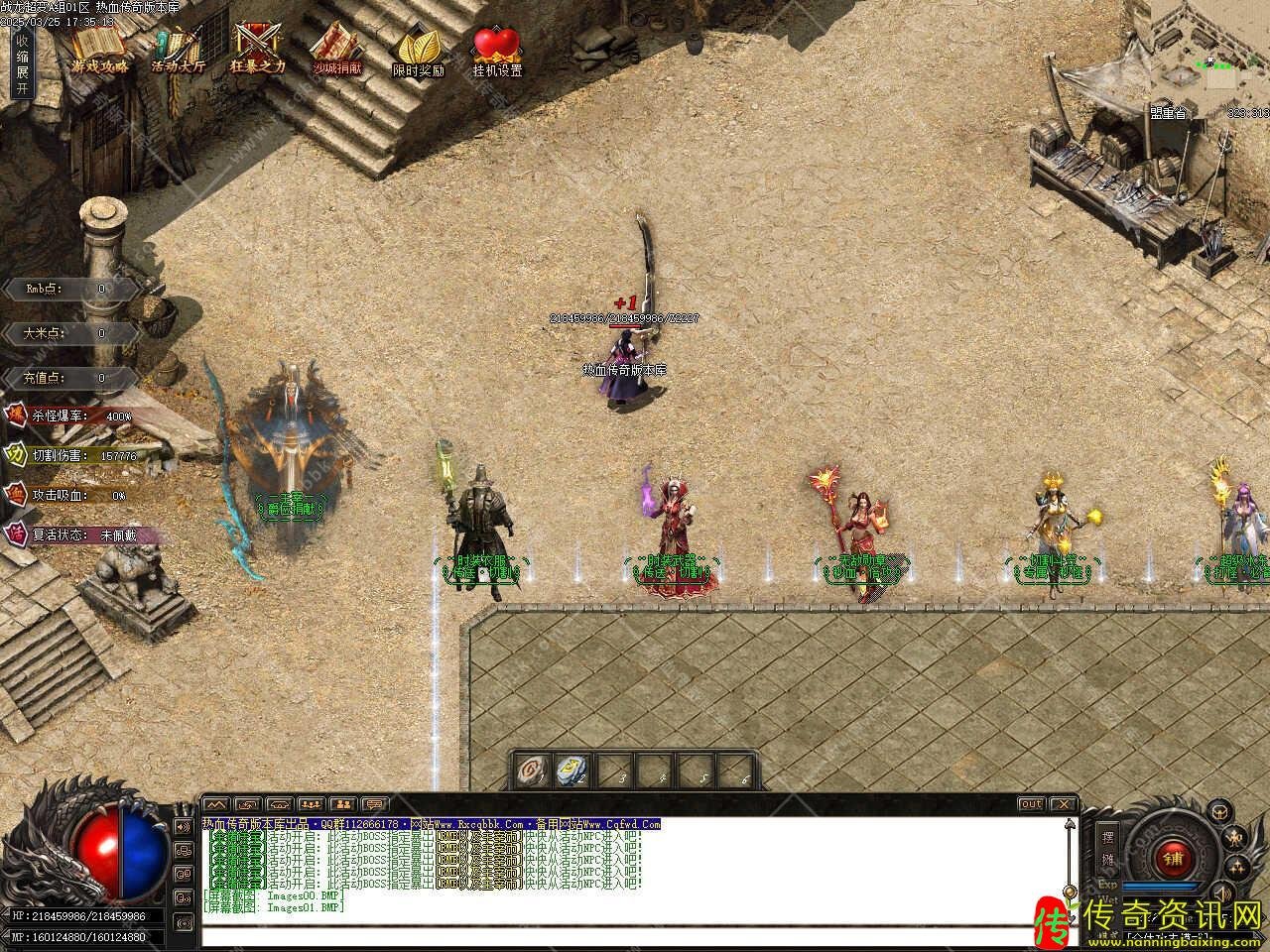1270x952 pixels.
Task: Open 挂机设置 auto-play settings hearts icon
Action: [496, 50]
